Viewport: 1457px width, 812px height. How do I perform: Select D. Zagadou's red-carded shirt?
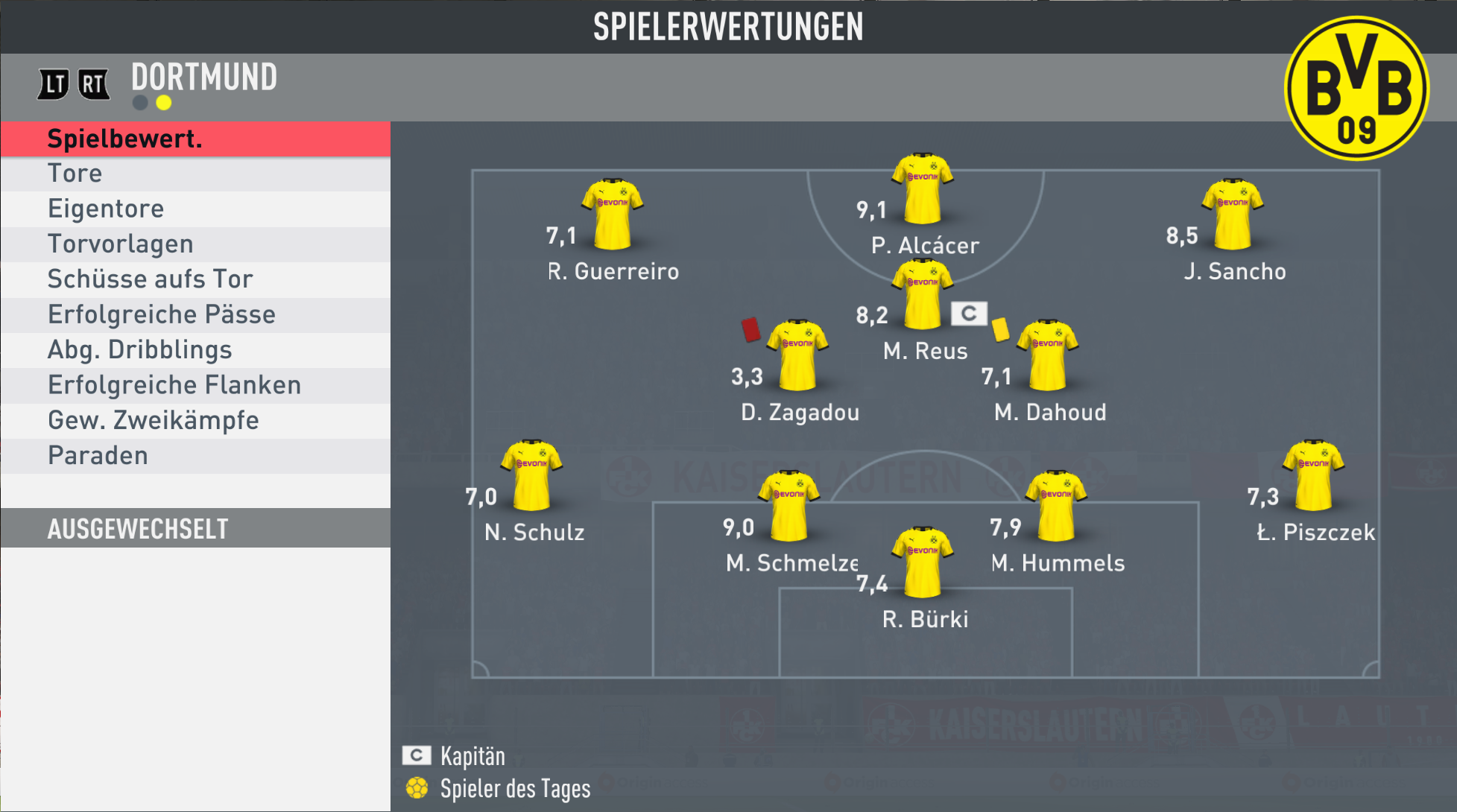coord(797,355)
